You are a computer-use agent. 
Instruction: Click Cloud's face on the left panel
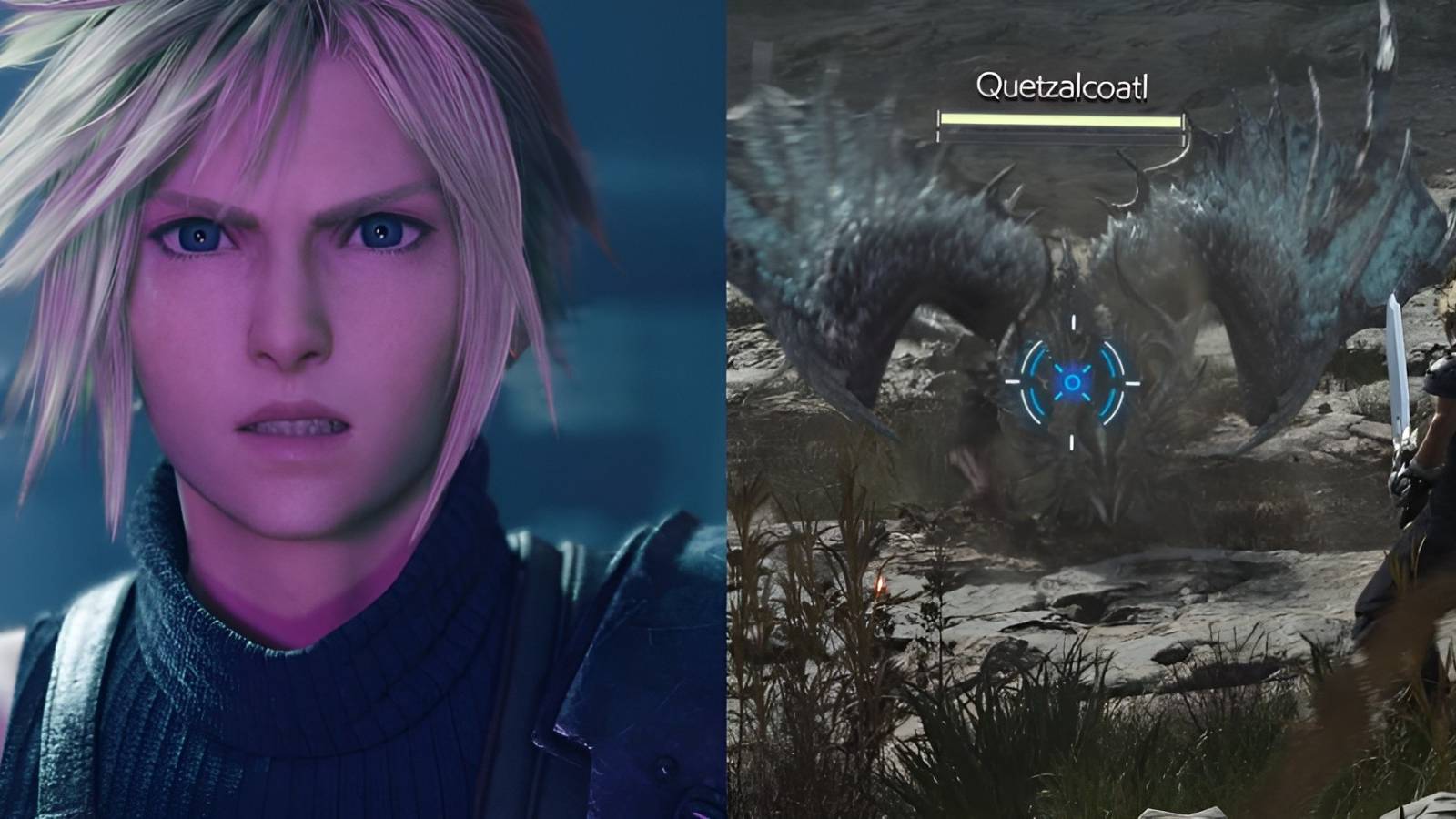300,300
